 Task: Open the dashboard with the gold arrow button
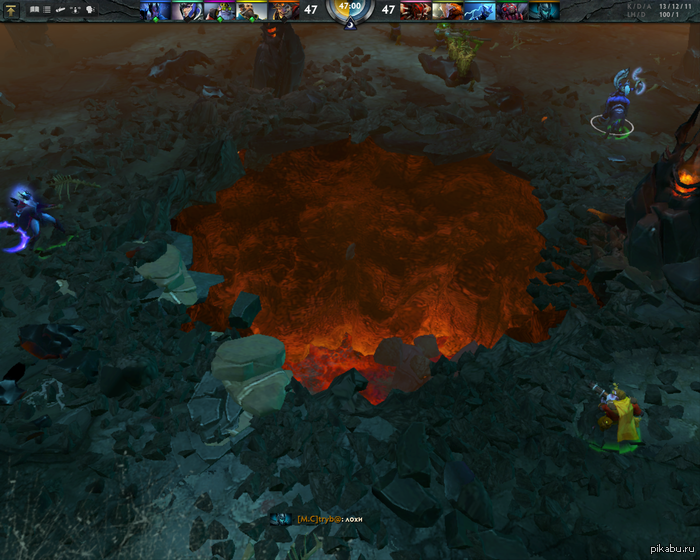(13, 9)
